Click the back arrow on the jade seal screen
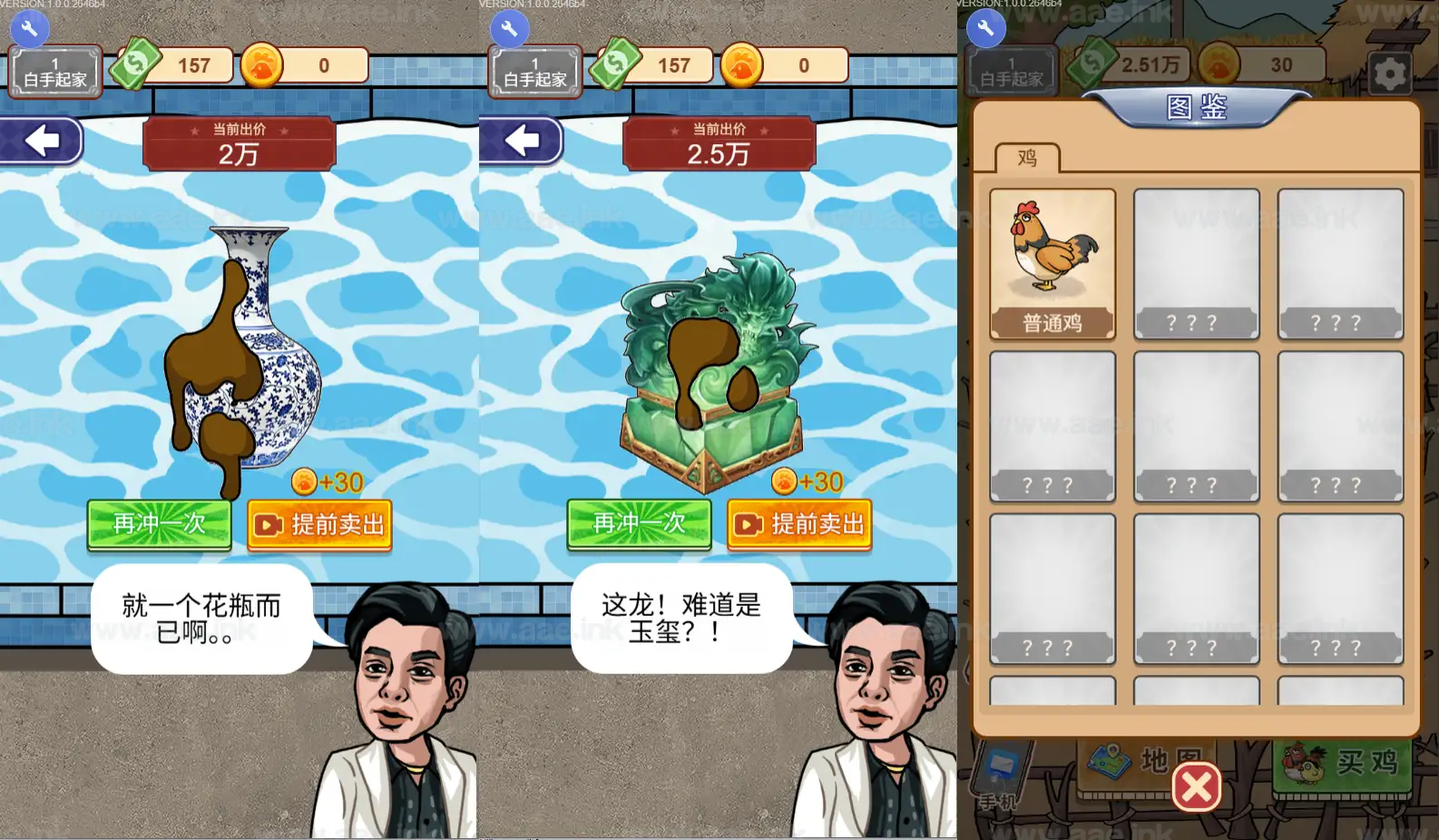The height and width of the screenshot is (840, 1439). tap(521, 140)
